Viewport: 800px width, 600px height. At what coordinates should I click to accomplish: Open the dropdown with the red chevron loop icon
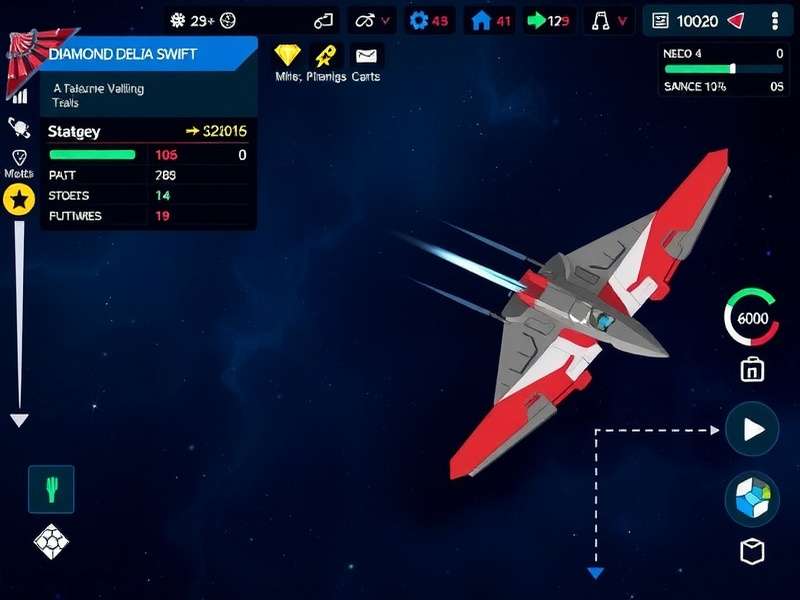pyautogui.click(x=372, y=20)
